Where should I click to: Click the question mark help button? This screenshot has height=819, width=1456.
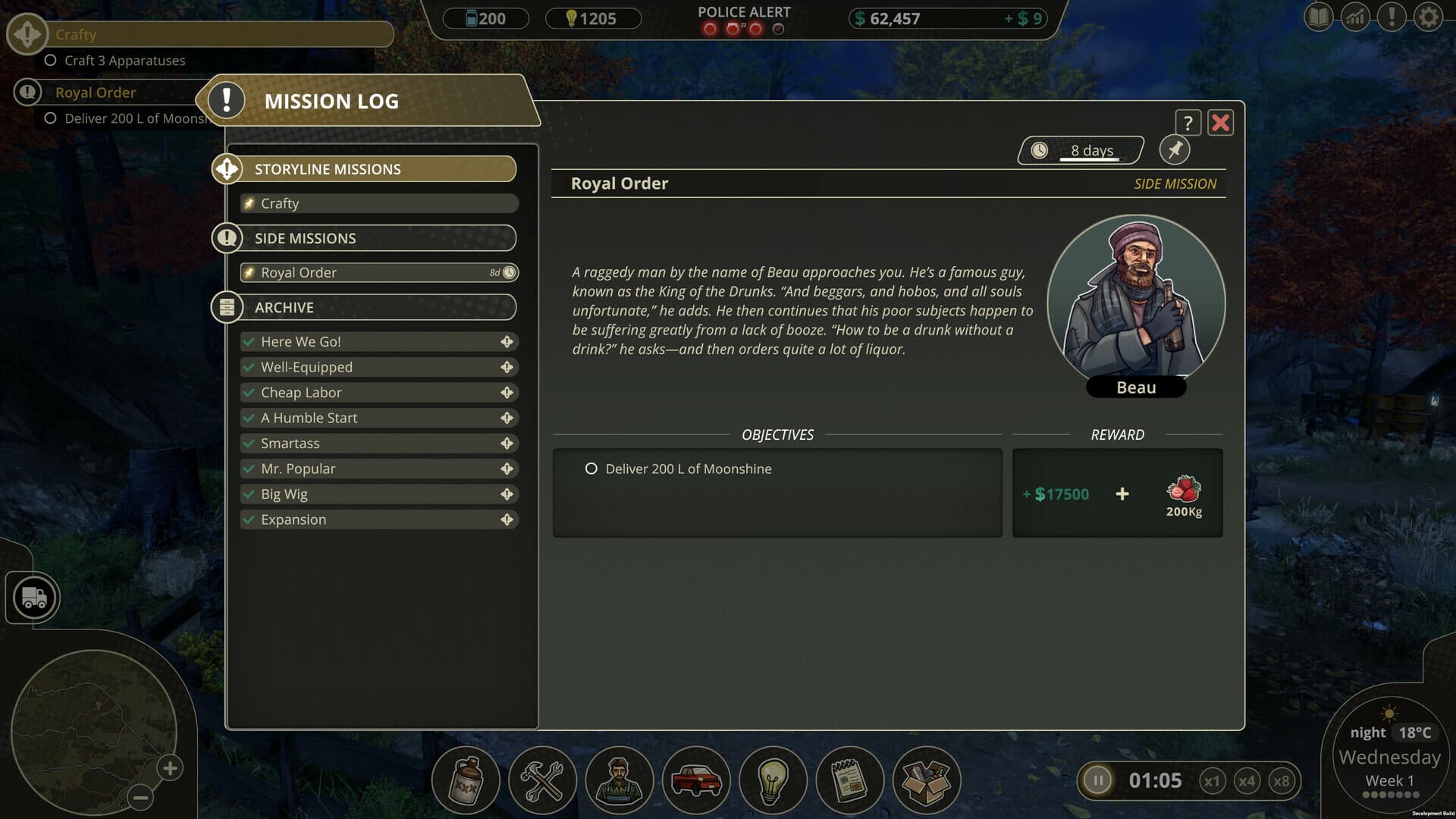point(1188,122)
